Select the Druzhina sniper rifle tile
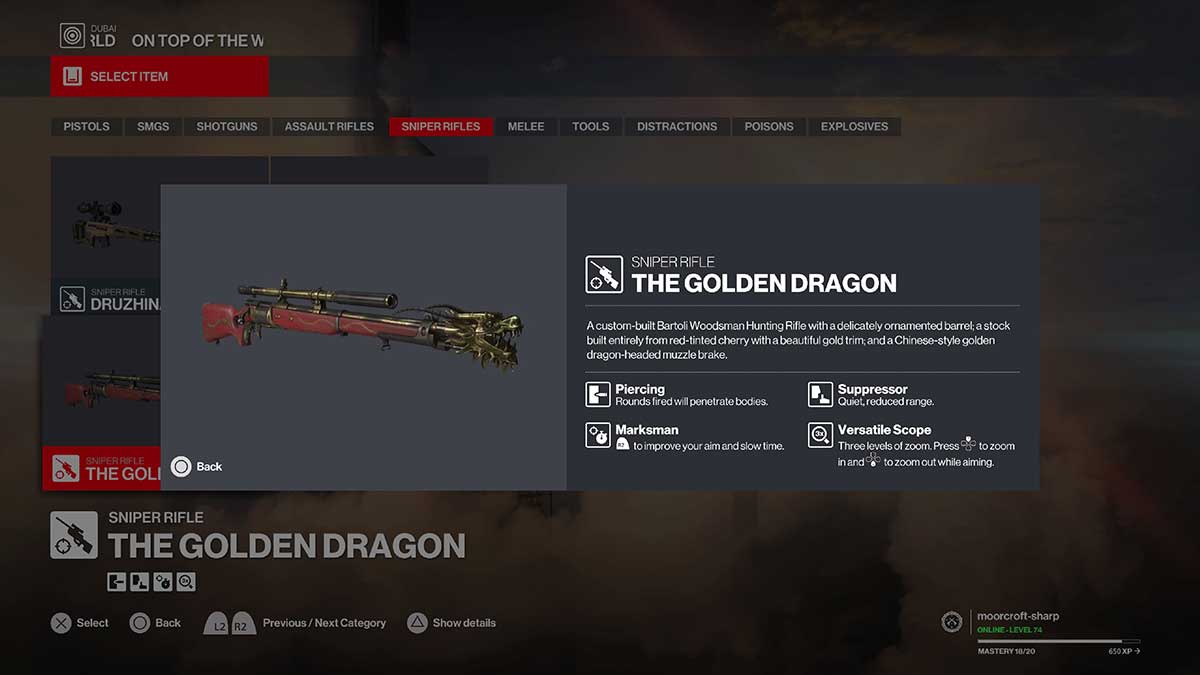 coord(105,235)
